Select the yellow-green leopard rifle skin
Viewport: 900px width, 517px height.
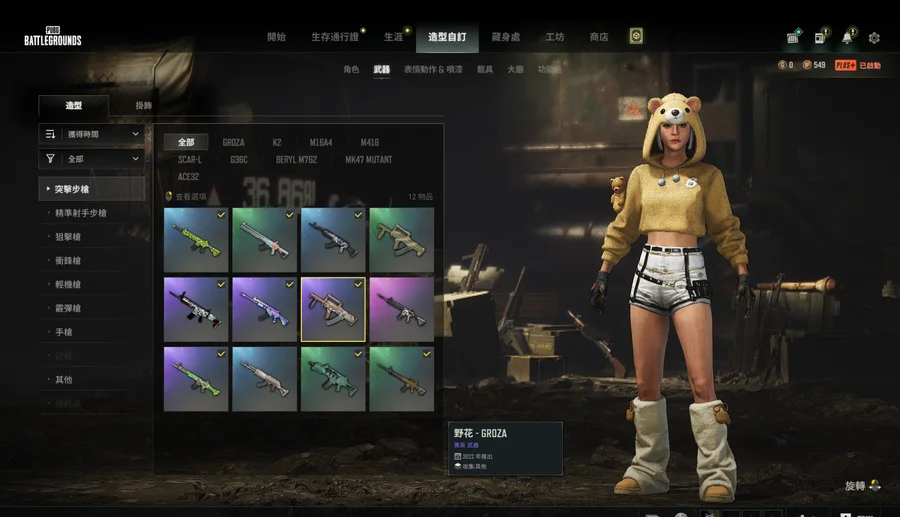tap(196, 240)
